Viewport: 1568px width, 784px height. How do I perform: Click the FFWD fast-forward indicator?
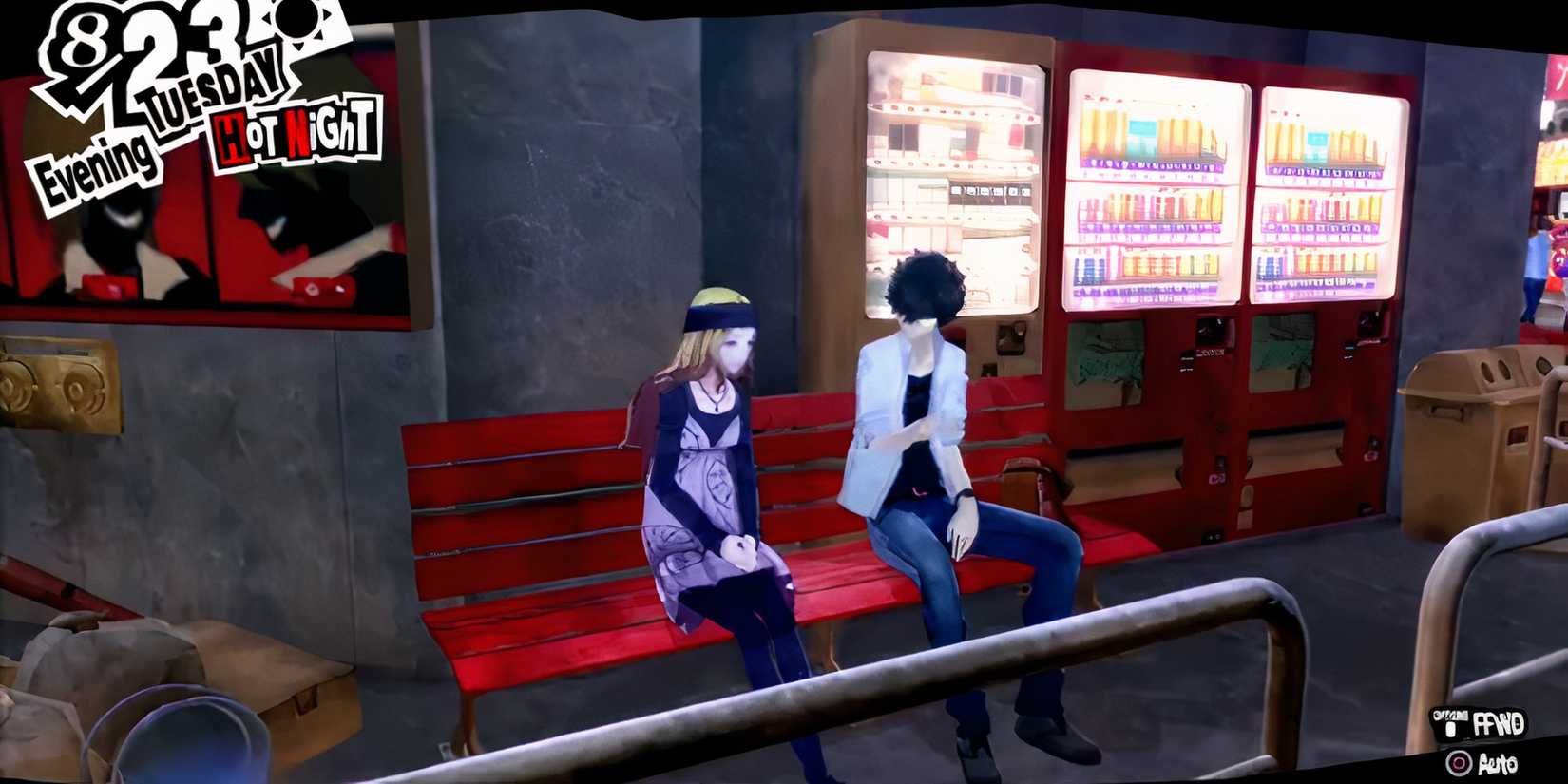point(1499,724)
